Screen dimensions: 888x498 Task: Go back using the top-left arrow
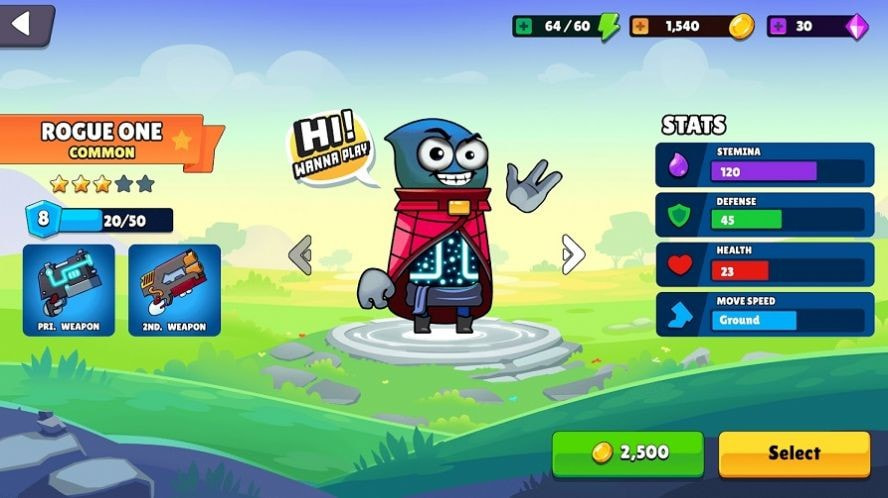(22, 23)
